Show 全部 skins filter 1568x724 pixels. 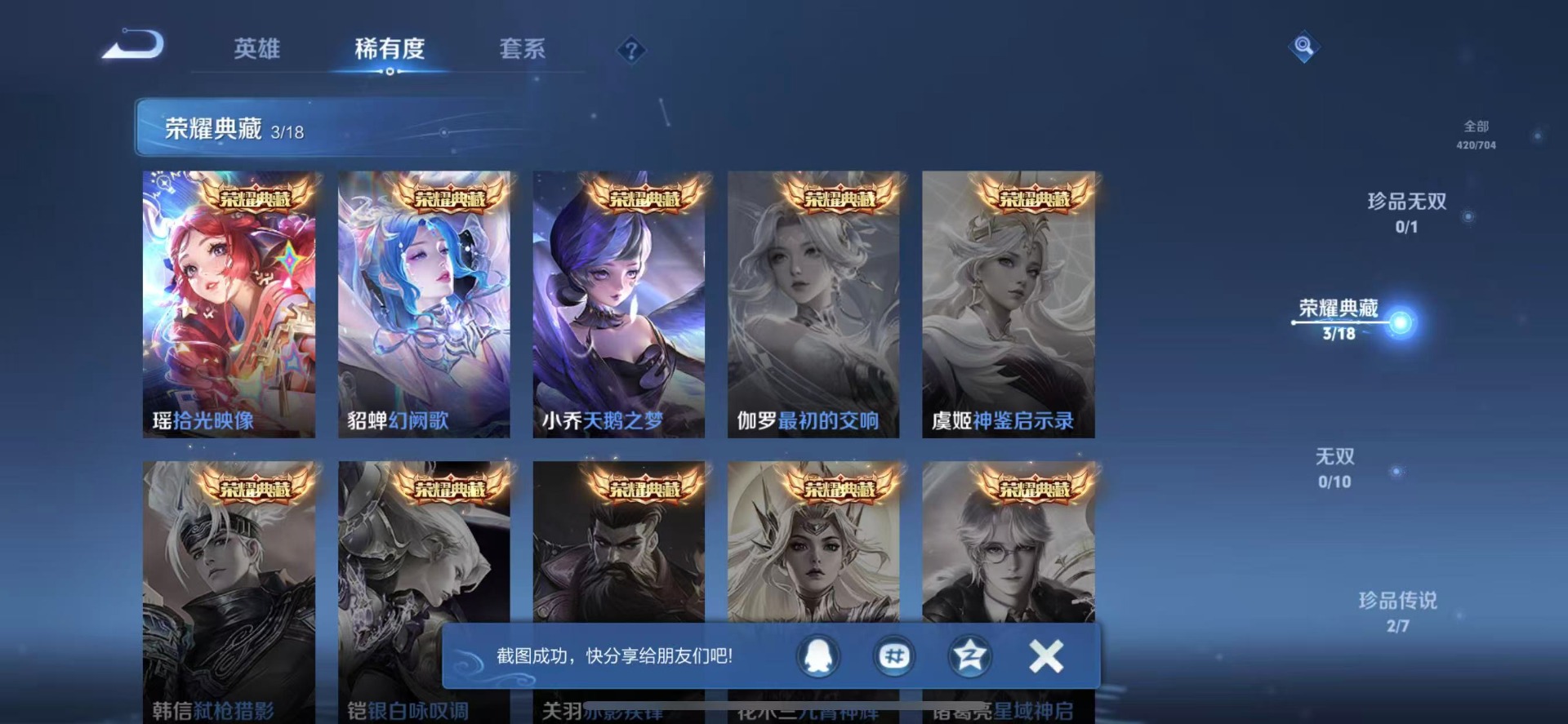tap(1476, 134)
